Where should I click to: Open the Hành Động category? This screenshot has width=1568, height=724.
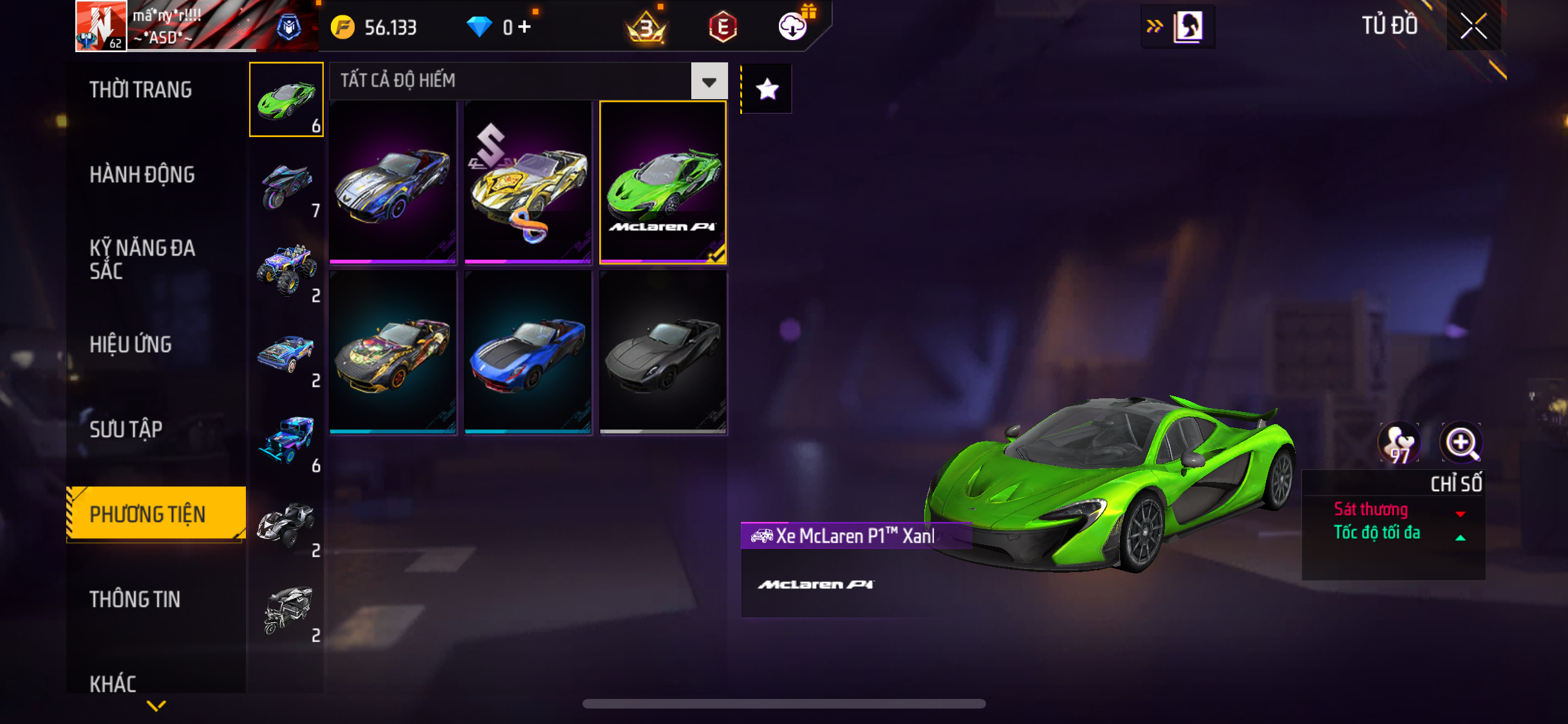(x=142, y=174)
